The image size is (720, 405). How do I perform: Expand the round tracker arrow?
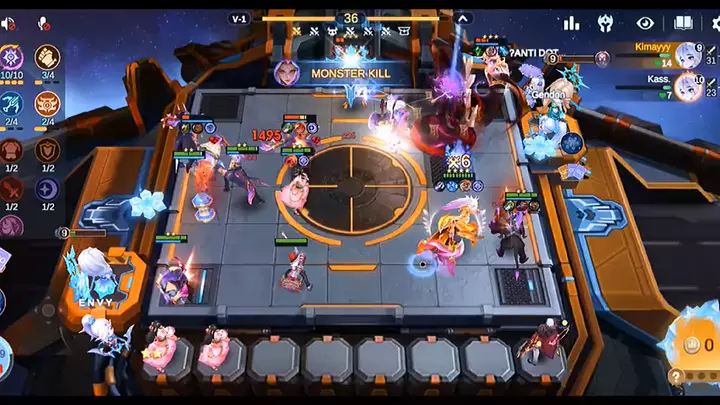click(463, 18)
